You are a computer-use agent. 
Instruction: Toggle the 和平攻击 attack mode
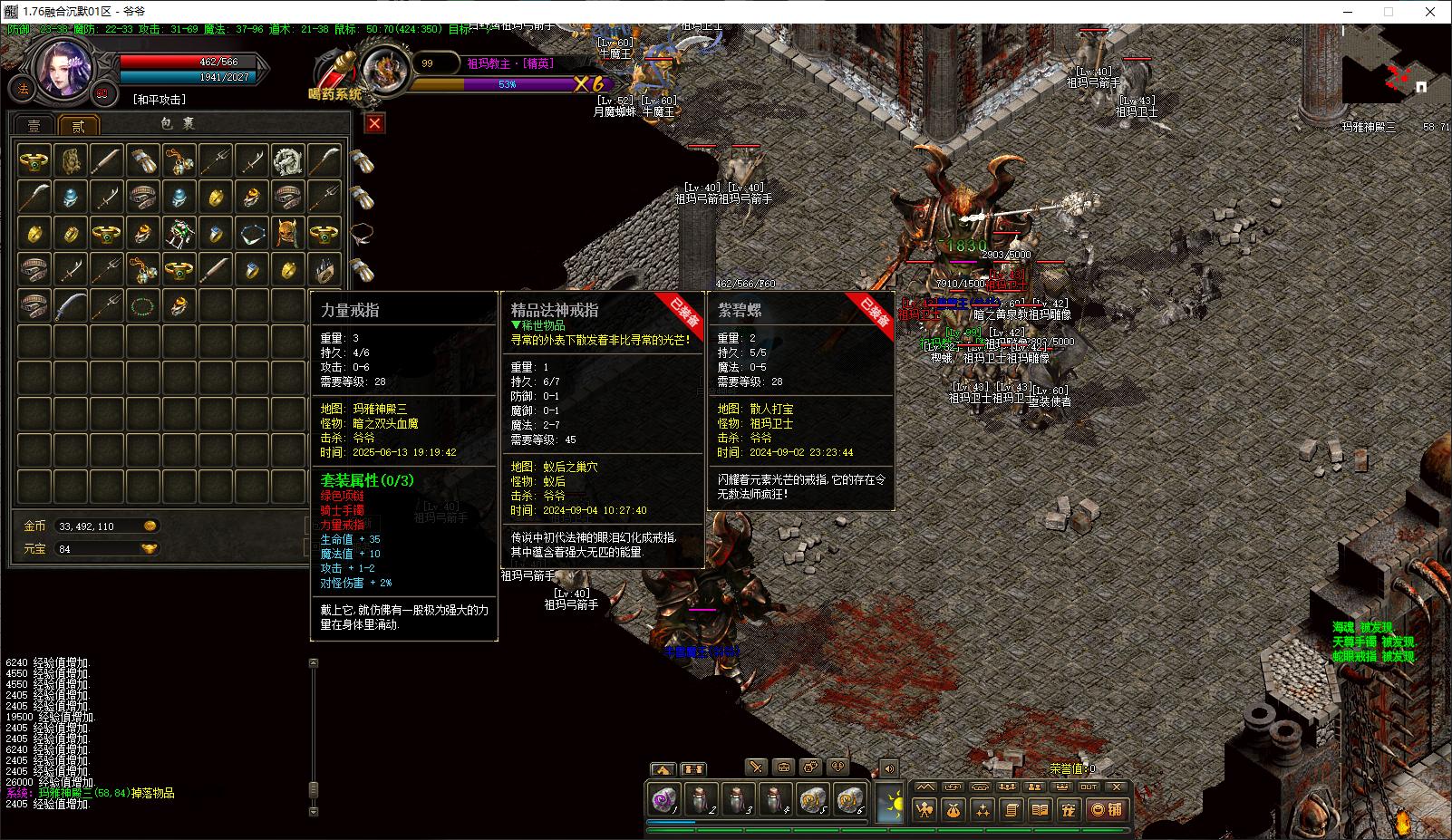click(x=160, y=100)
